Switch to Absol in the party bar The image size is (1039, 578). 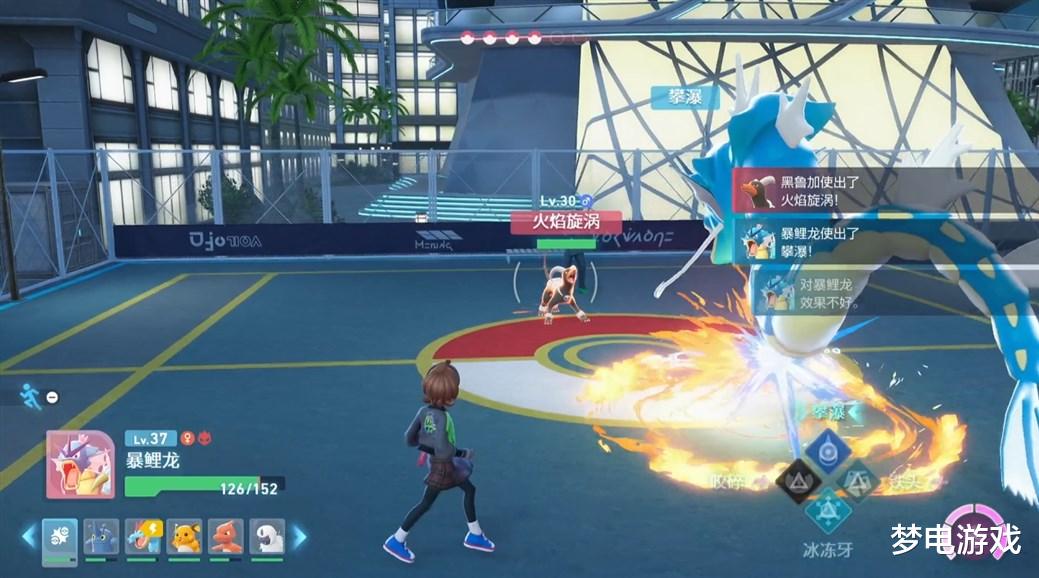[x=267, y=537]
